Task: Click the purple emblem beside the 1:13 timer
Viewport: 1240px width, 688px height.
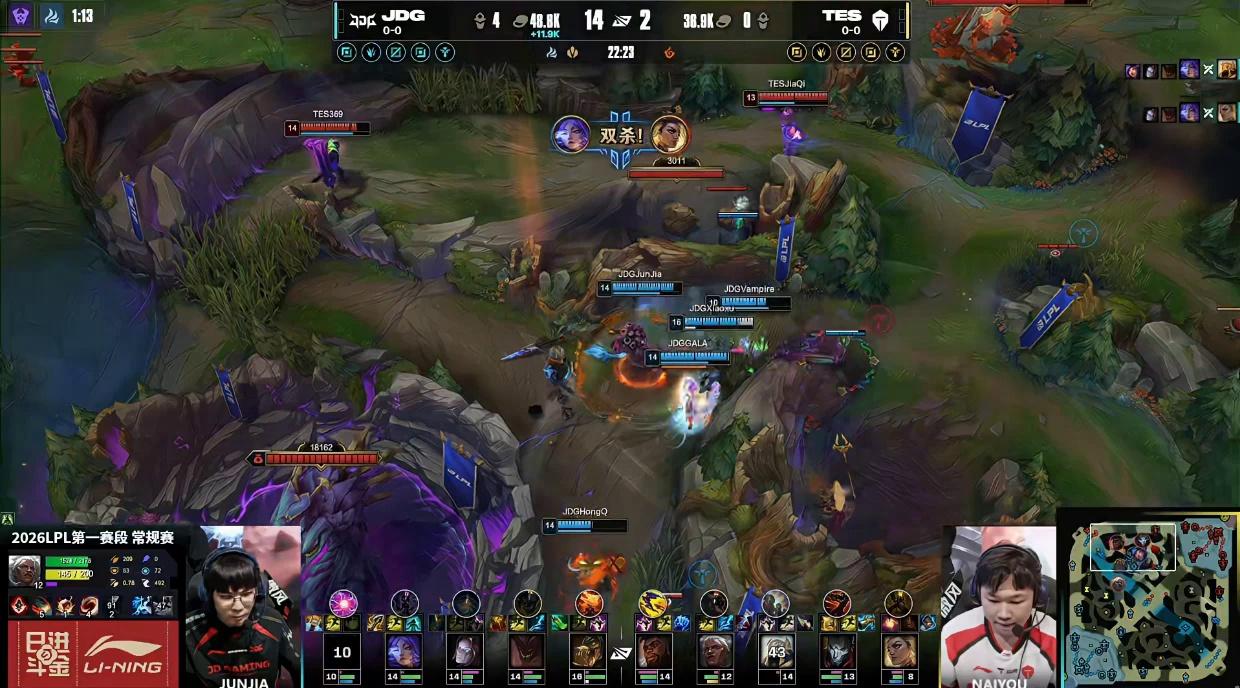Action: [x=21, y=16]
